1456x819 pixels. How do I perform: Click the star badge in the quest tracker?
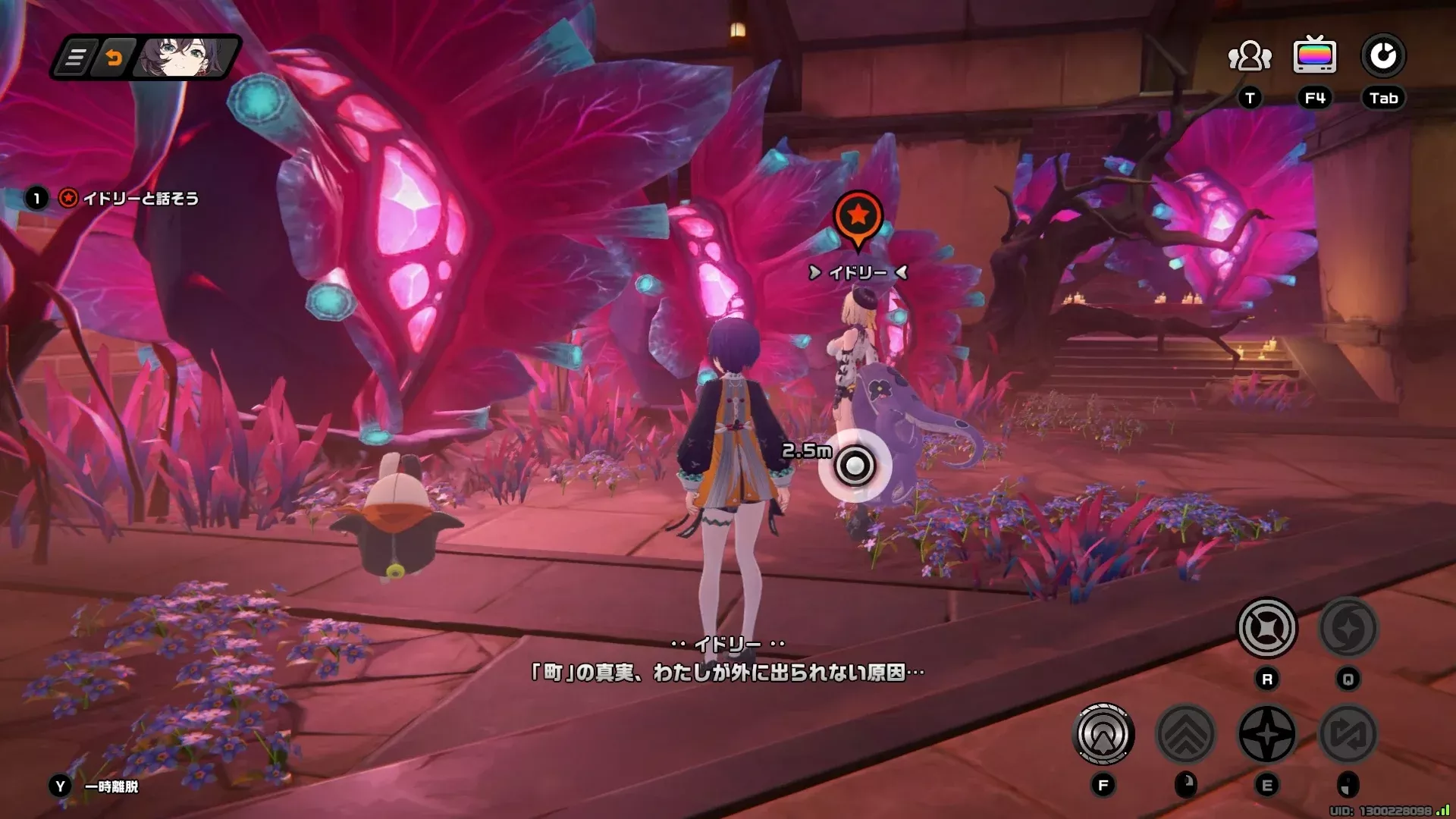coord(71,198)
